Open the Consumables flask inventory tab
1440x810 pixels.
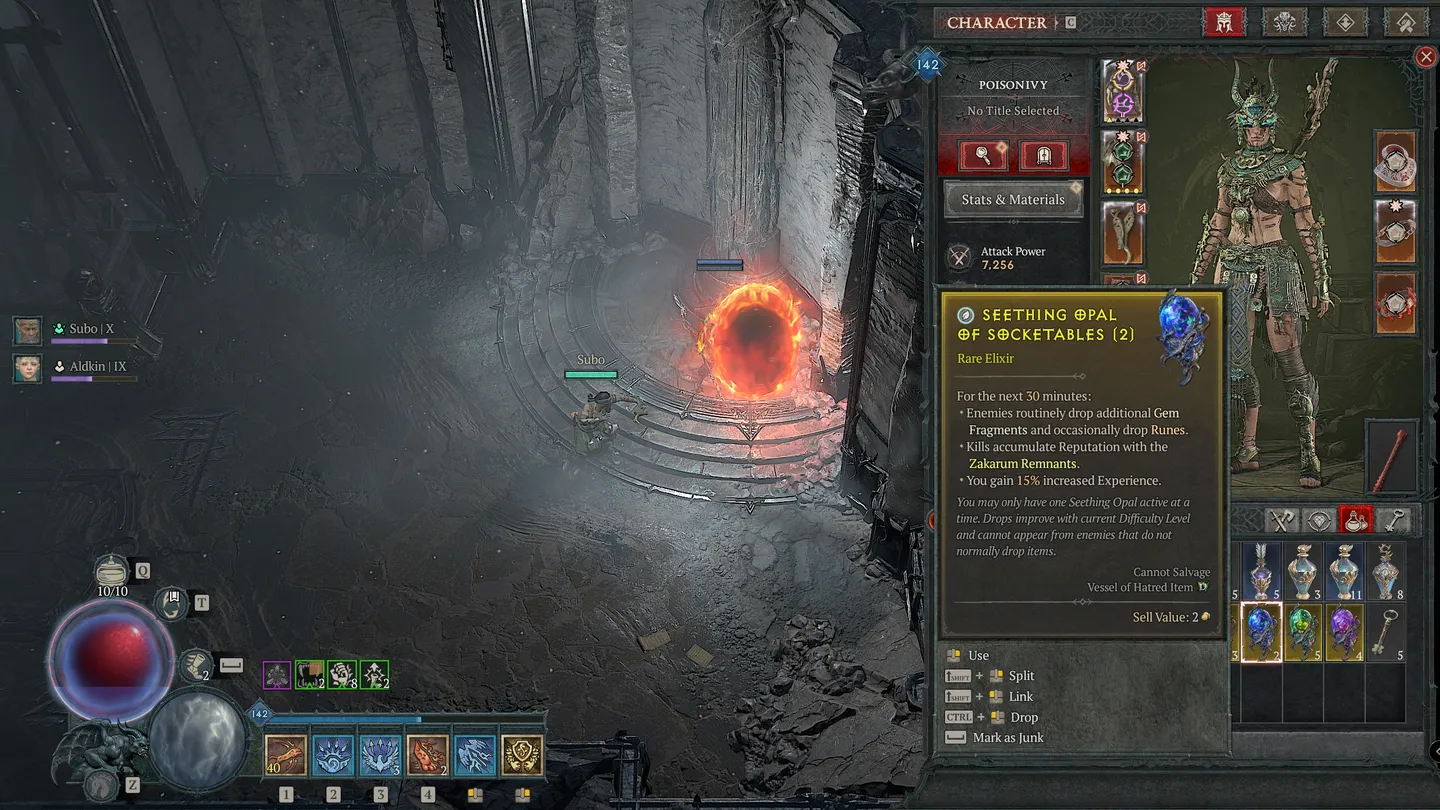[1356, 519]
